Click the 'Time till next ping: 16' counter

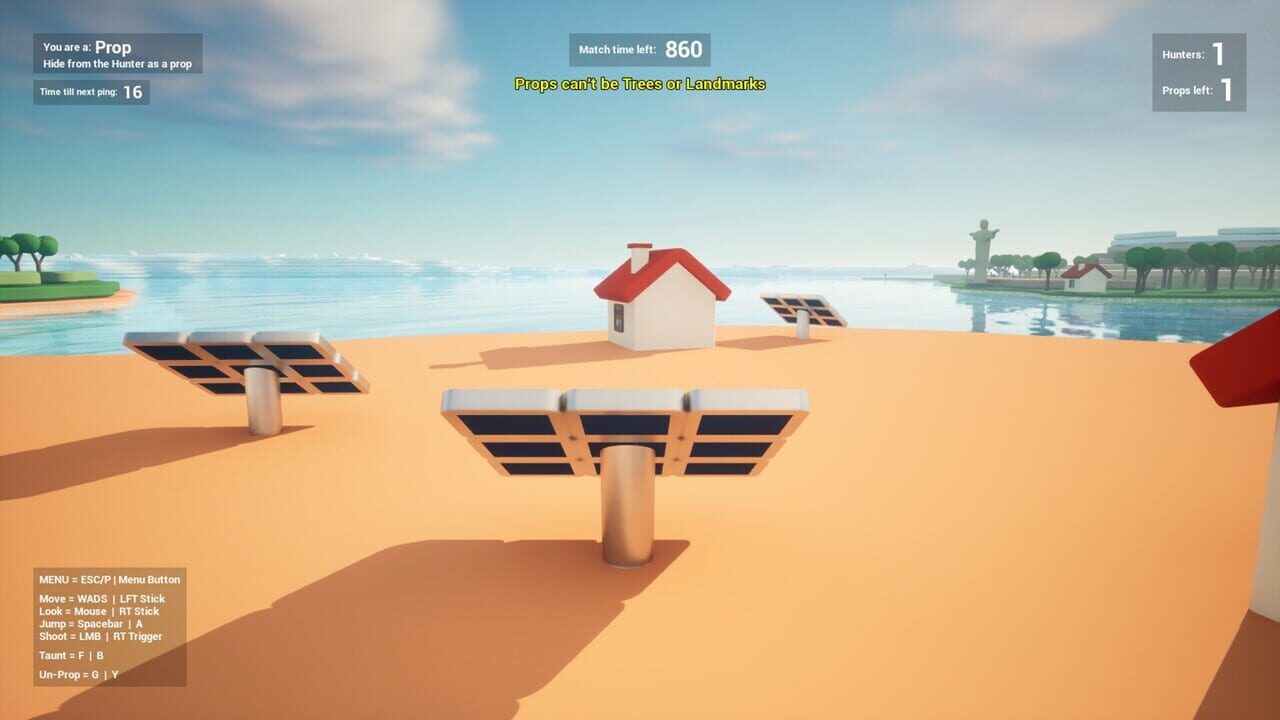pyautogui.click(x=91, y=91)
